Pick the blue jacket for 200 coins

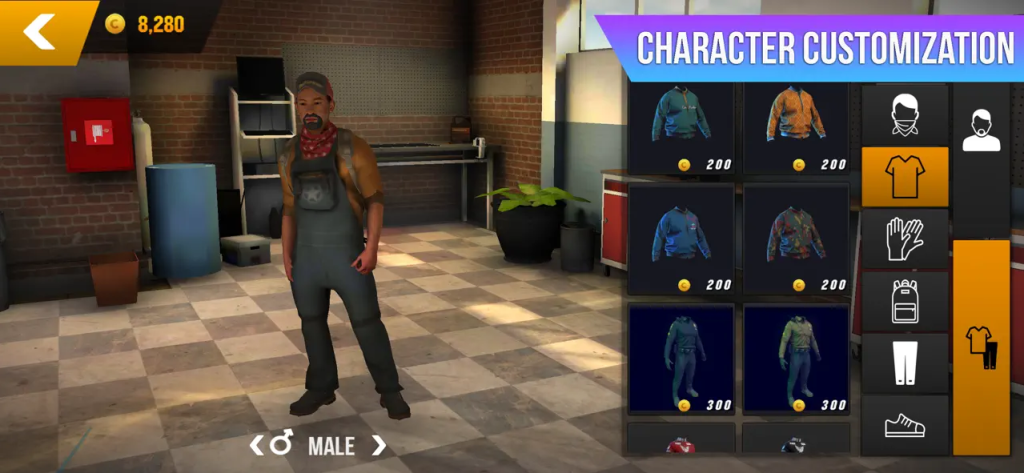tap(681, 240)
